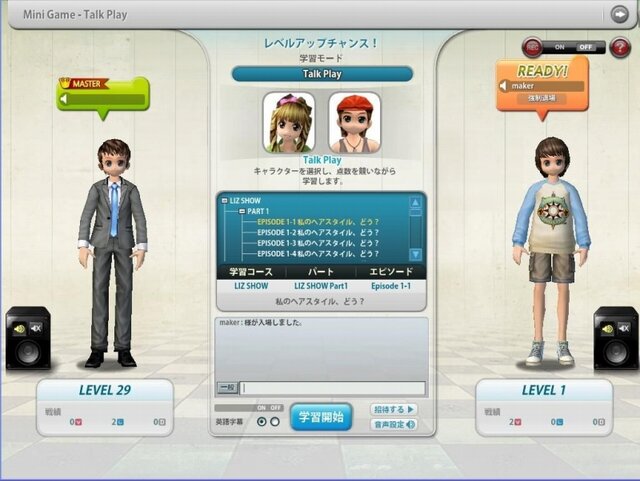Collapse the PART 1 tree node
640x481 pixels.
(x=242, y=211)
